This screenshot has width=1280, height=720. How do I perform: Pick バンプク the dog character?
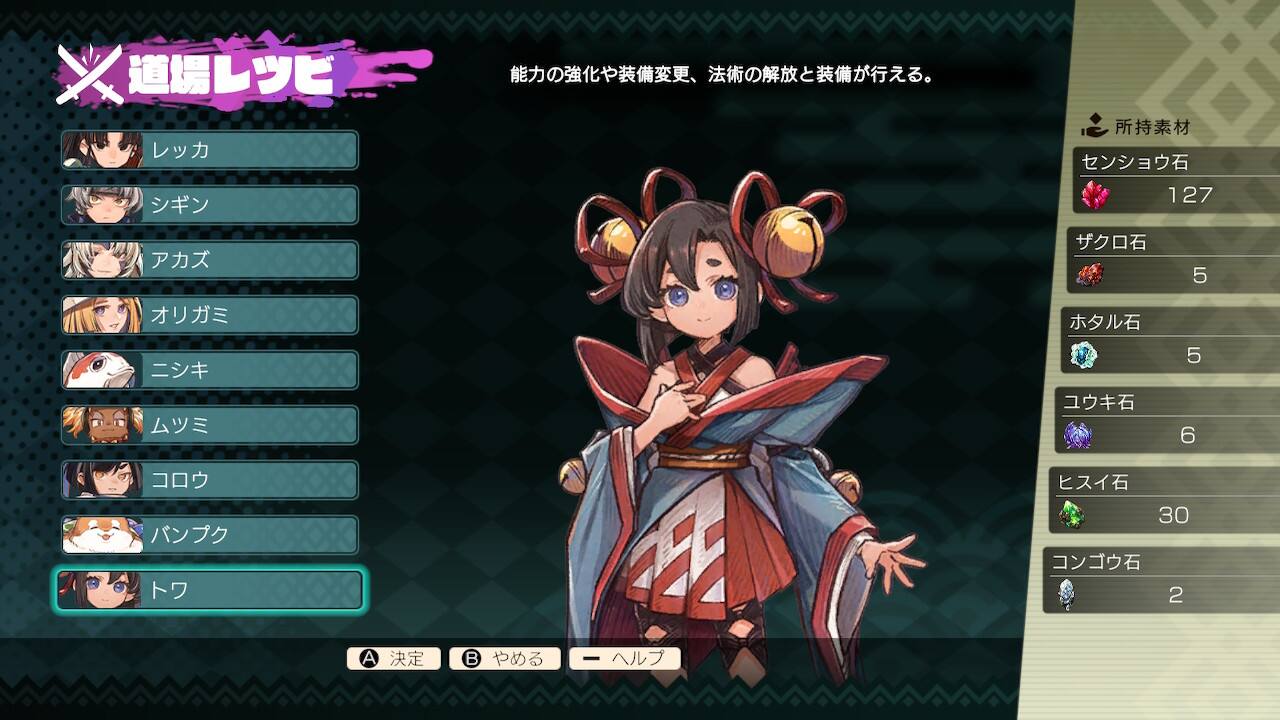click(x=210, y=535)
